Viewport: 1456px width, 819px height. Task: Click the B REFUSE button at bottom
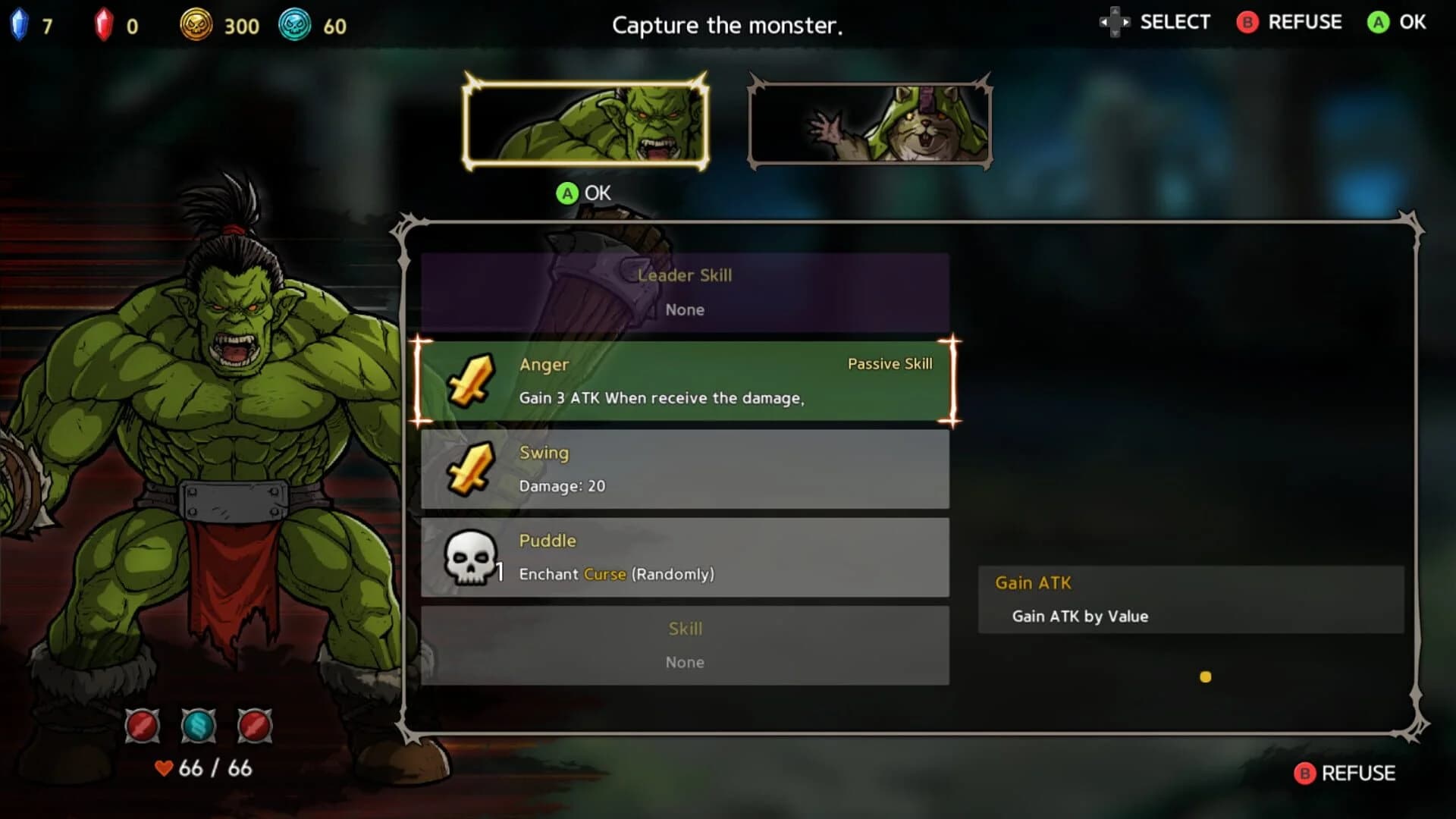pyautogui.click(x=1342, y=774)
